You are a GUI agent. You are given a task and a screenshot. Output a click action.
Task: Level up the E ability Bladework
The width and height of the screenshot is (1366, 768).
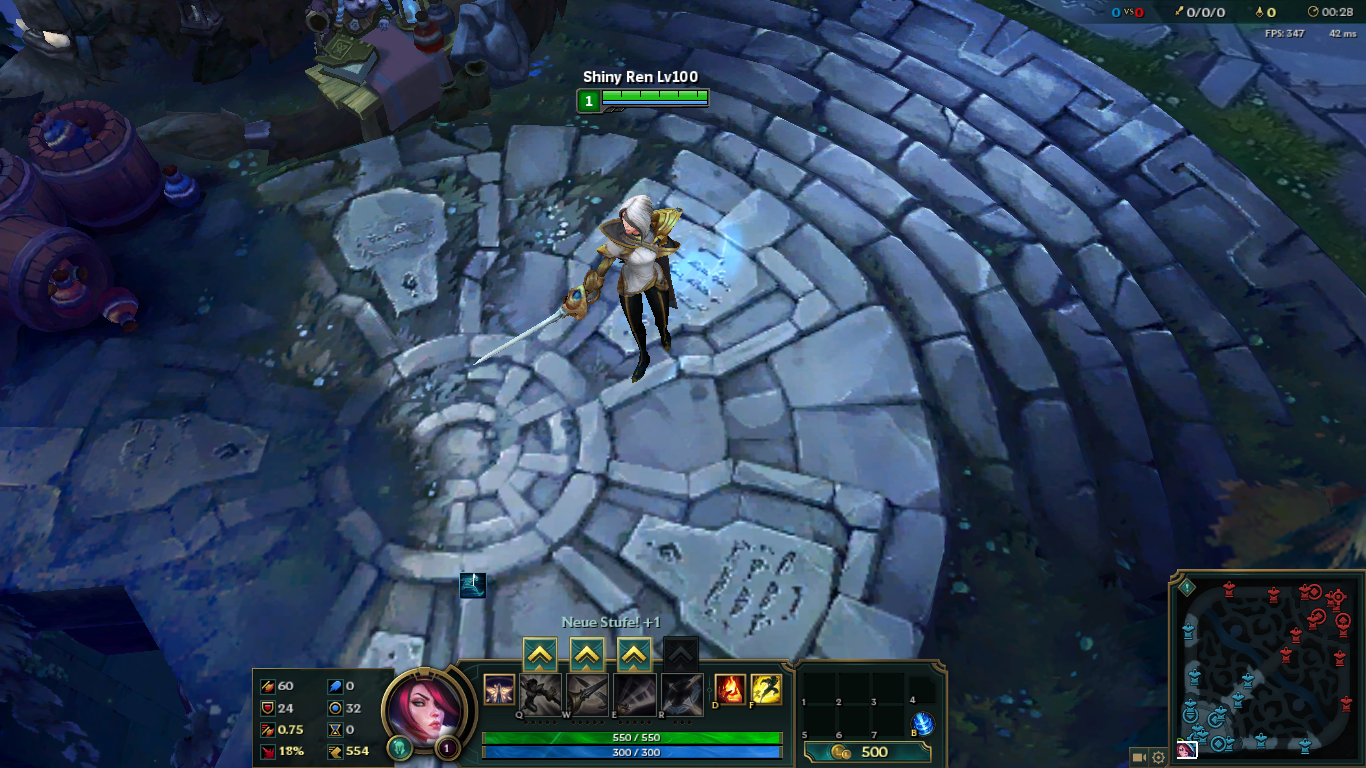(x=634, y=655)
